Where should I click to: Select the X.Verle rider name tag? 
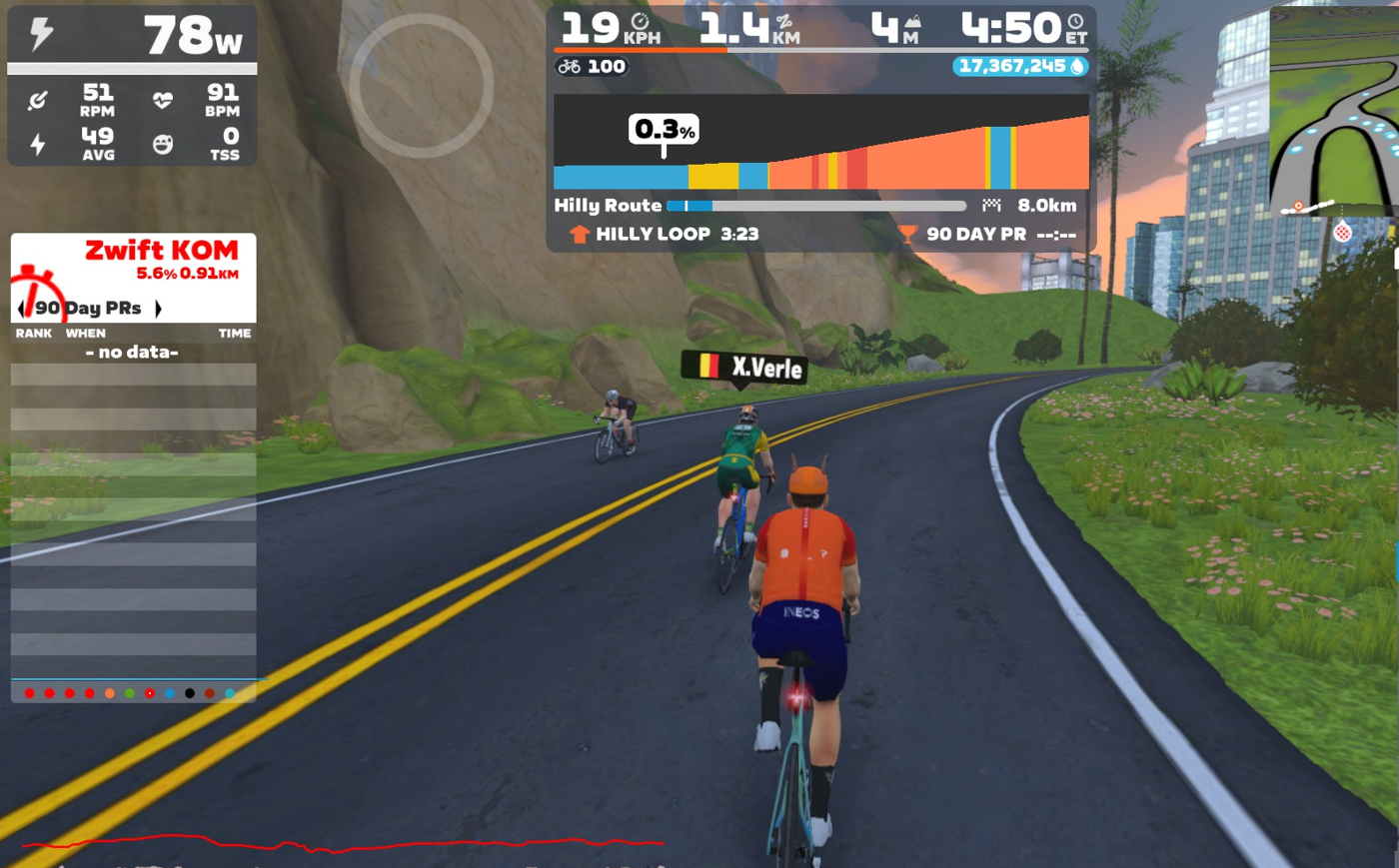tap(744, 368)
